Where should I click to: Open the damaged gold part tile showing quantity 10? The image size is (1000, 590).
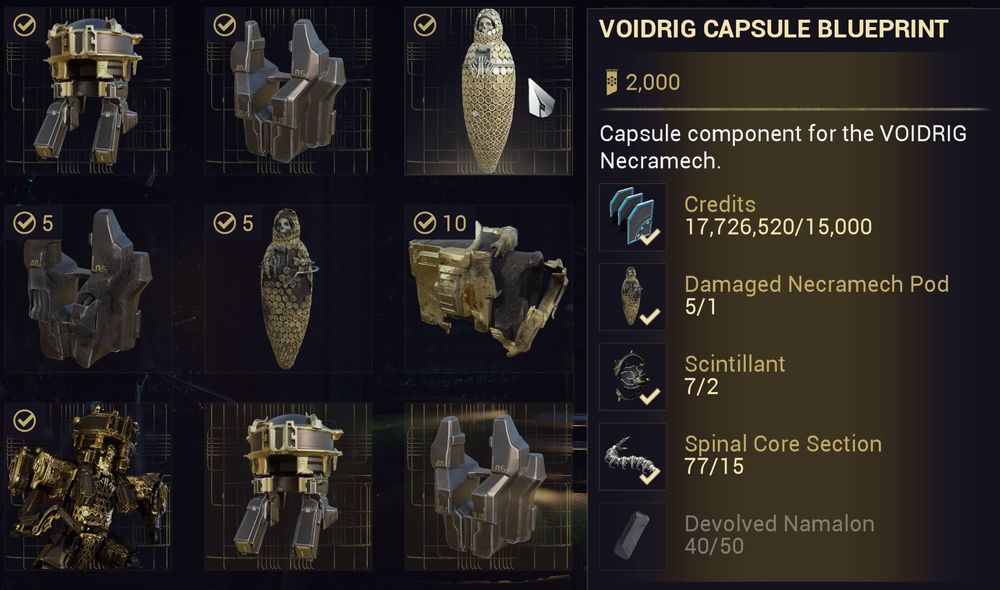click(x=487, y=288)
